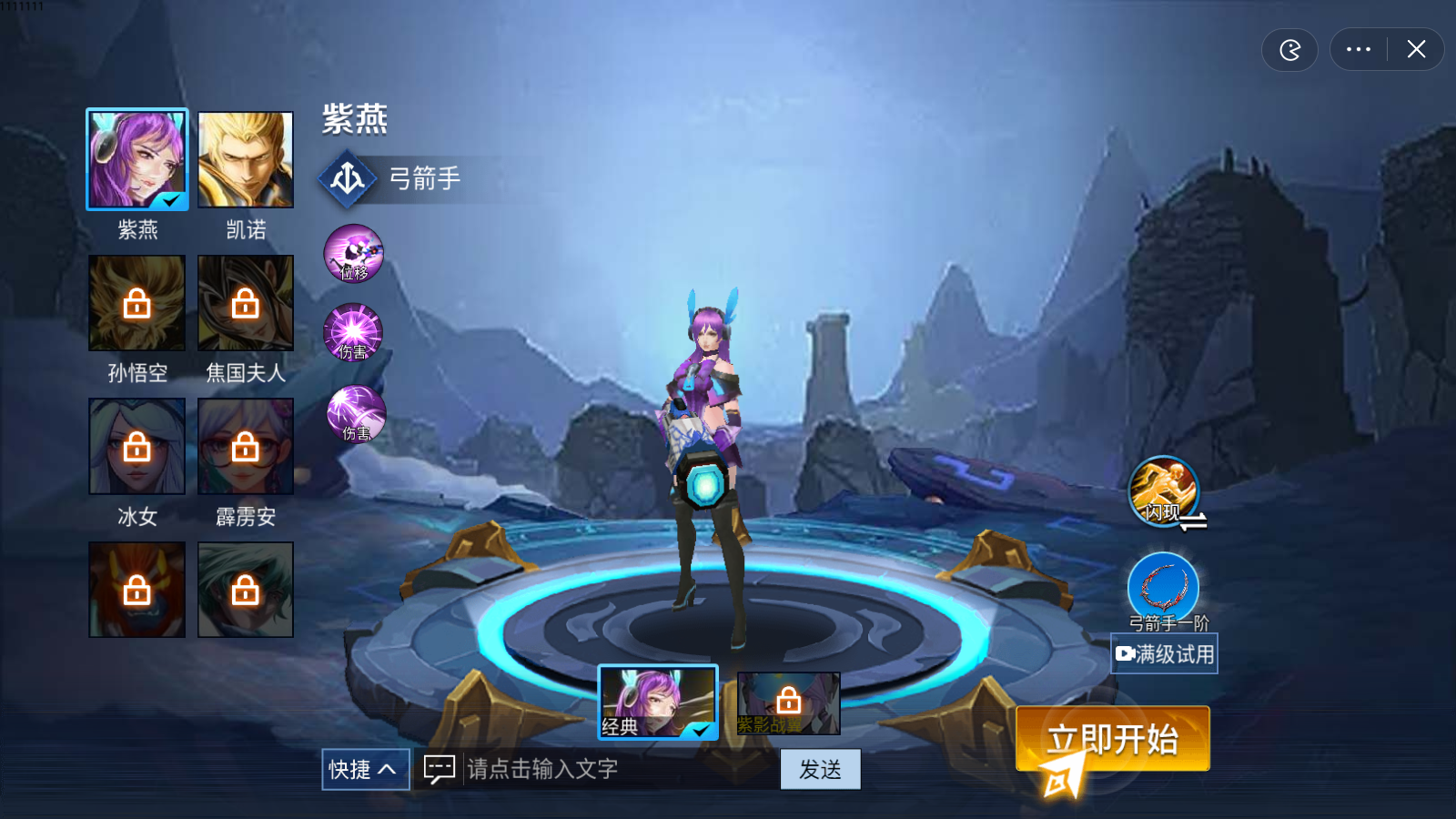Click the lock on 孙悟空 portrait
Viewport: 1456px width, 819px height.
[x=136, y=303]
